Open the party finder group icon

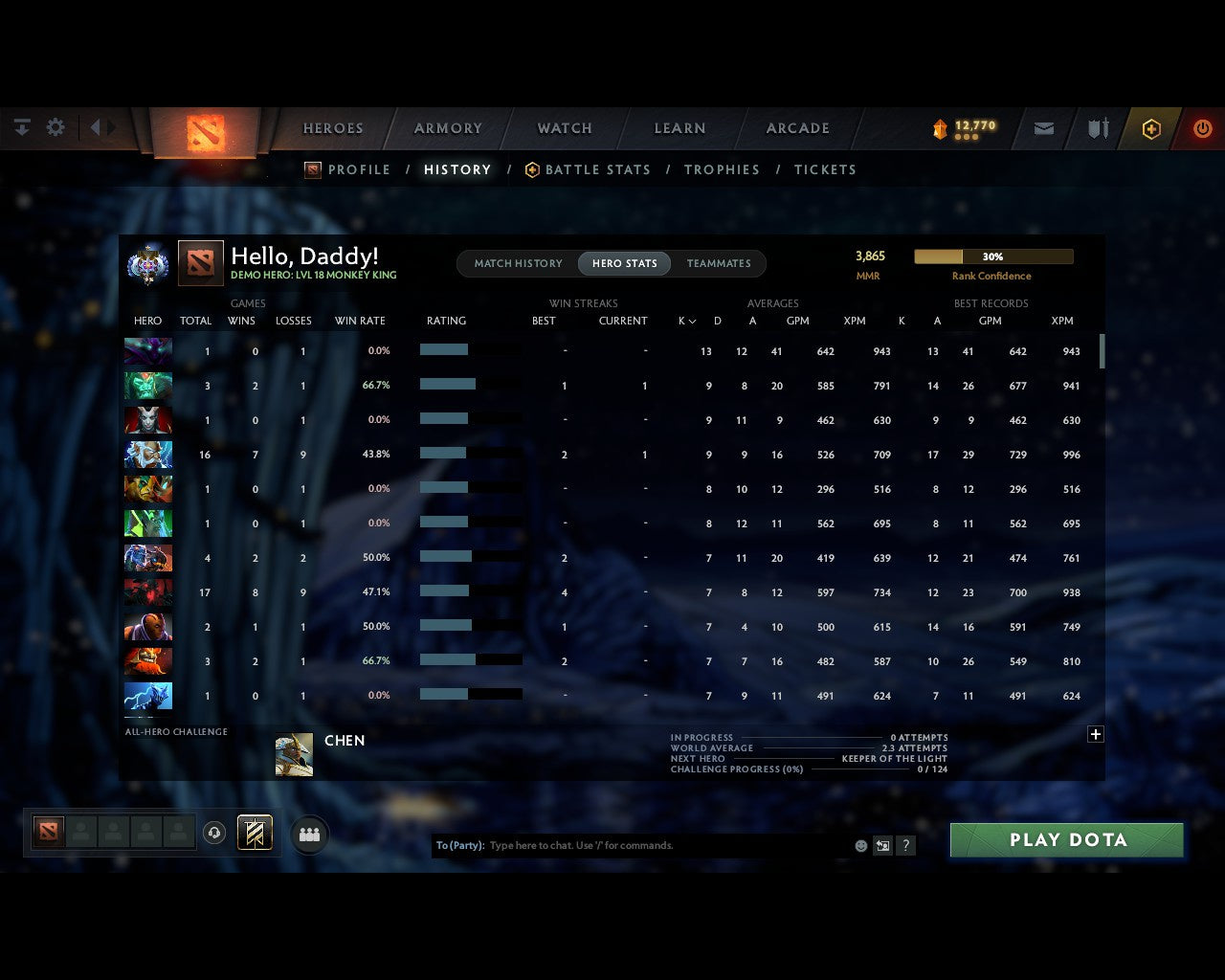tap(308, 834)
